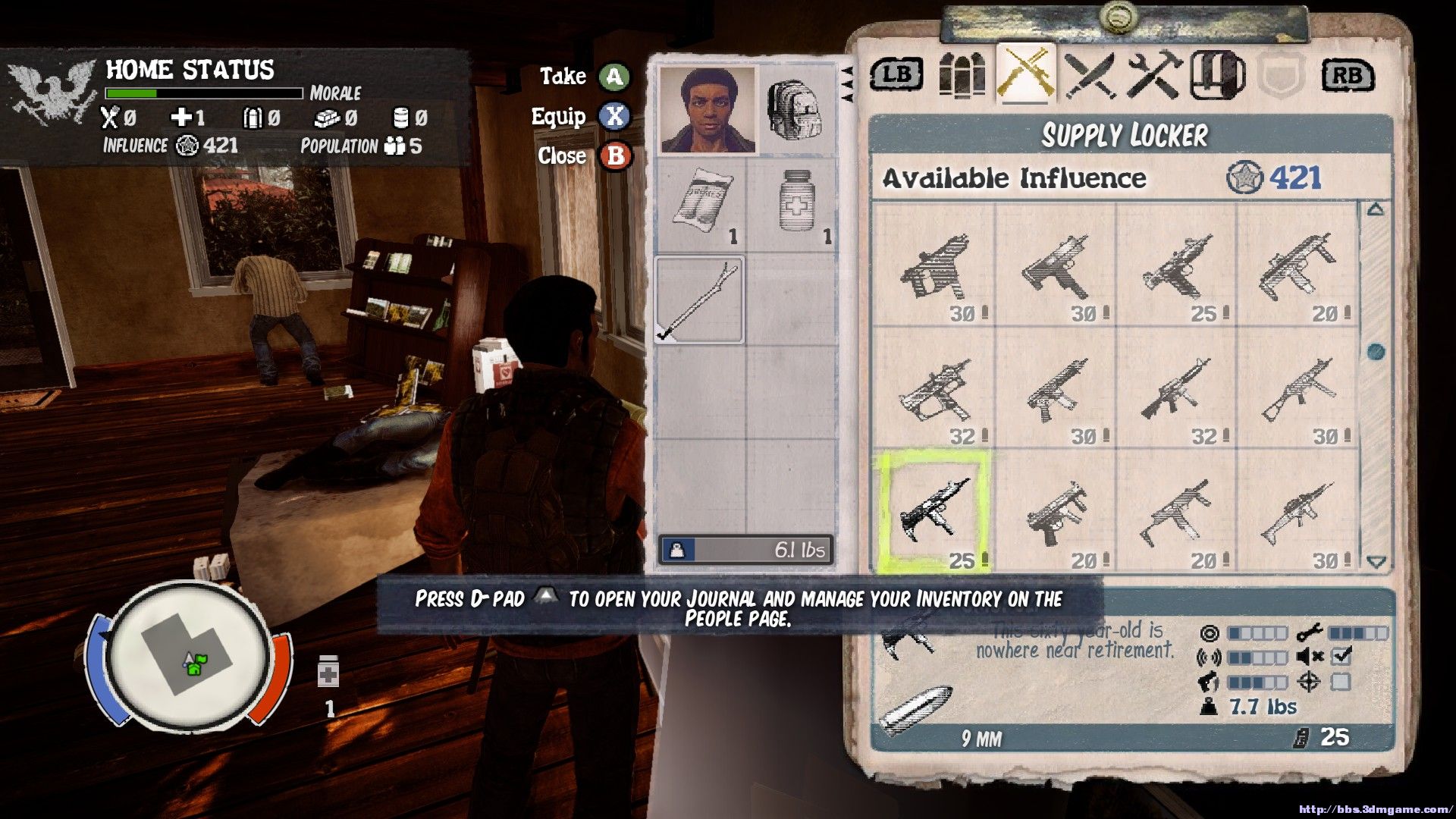Open the hammer and wrench tools tab
This screenshot has height=819, width=1456.
pyautogui.click(x=1153, y=75)
